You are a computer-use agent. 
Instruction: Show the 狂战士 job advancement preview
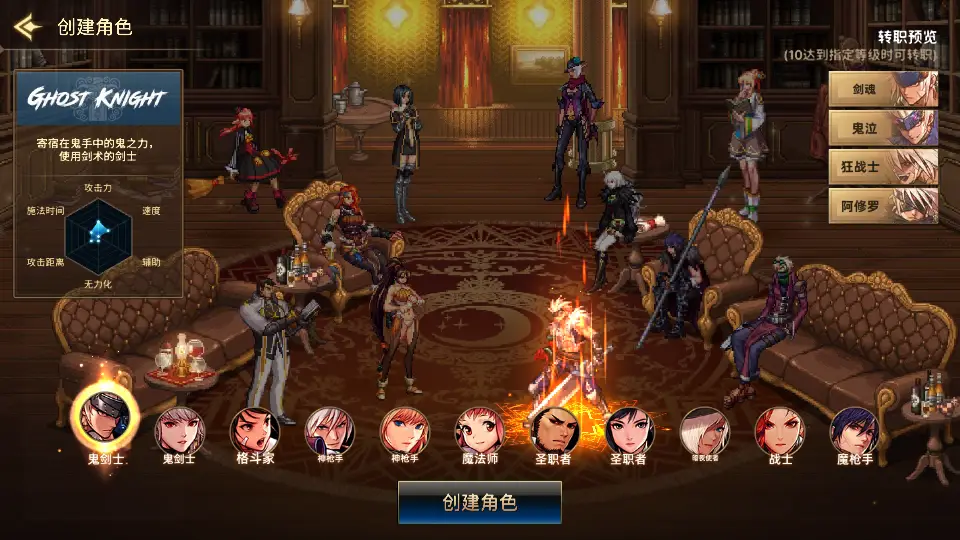pos(883,166)
